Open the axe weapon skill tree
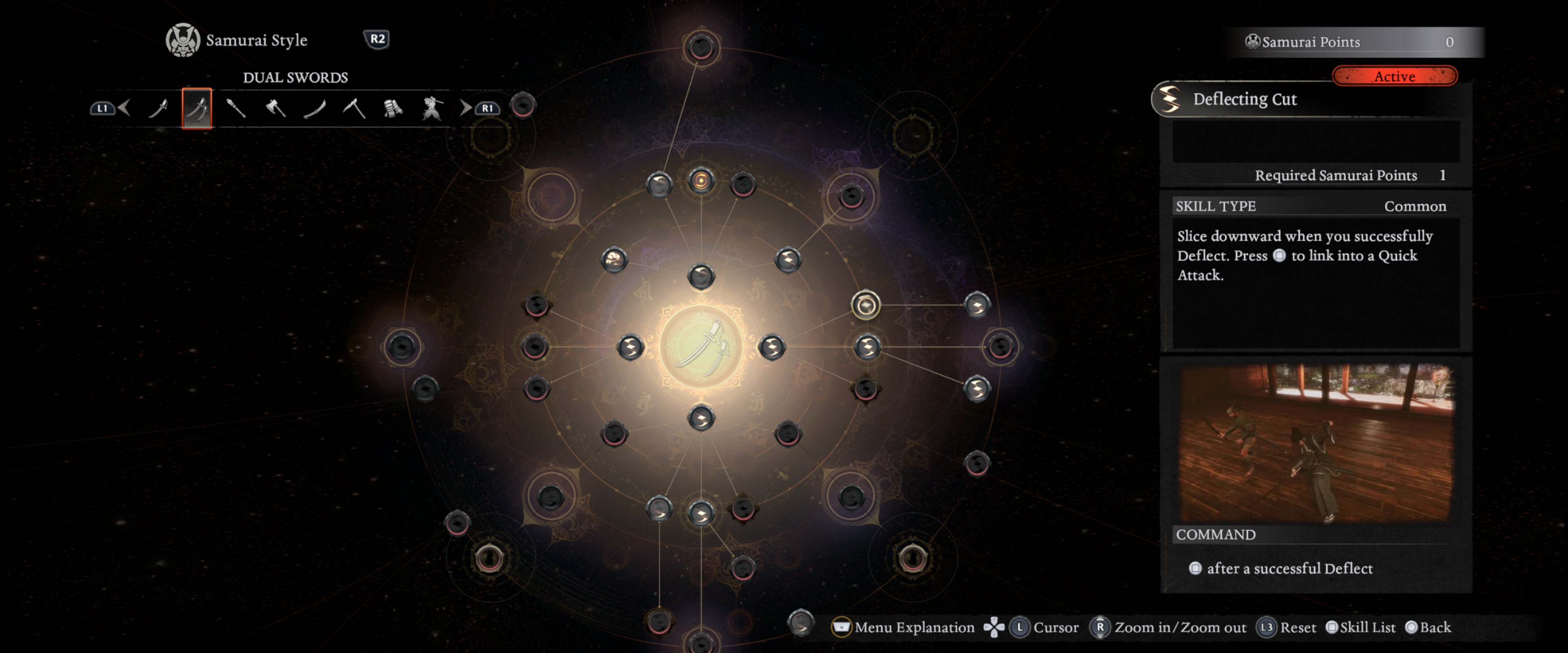1568x653 pixels. (x=276, y=108)
